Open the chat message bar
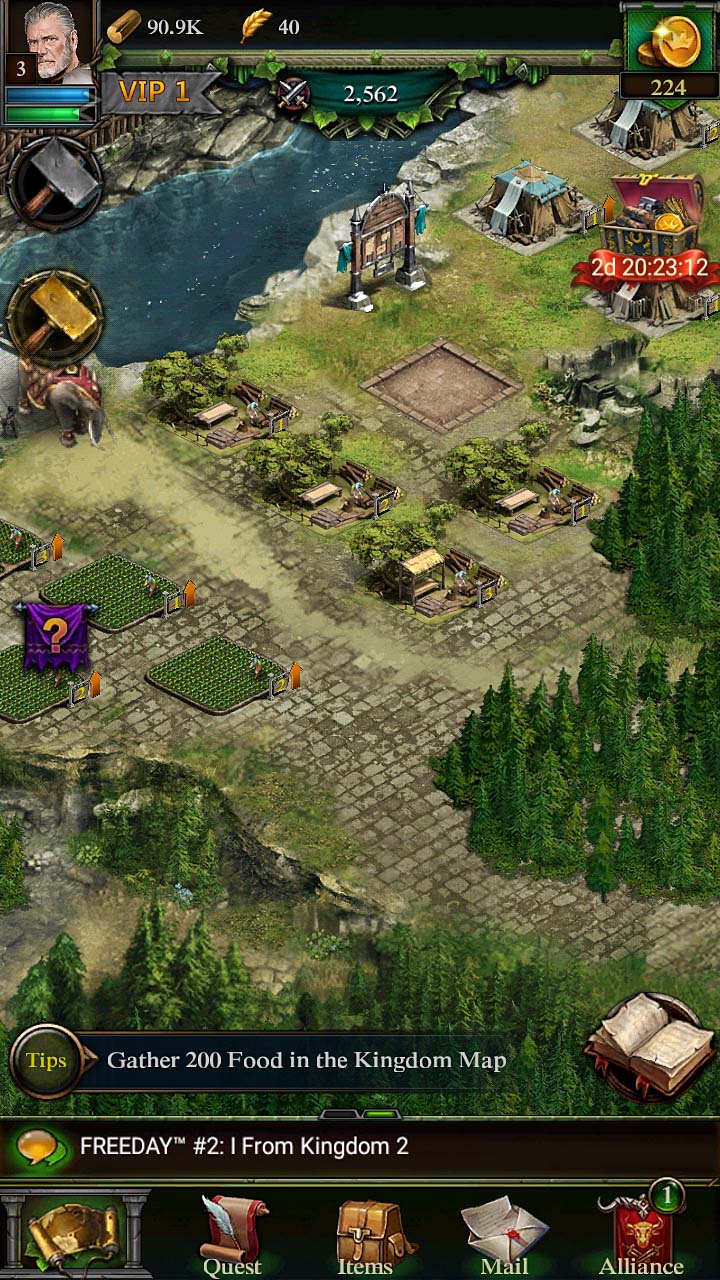 click(x=360, y=1146)
